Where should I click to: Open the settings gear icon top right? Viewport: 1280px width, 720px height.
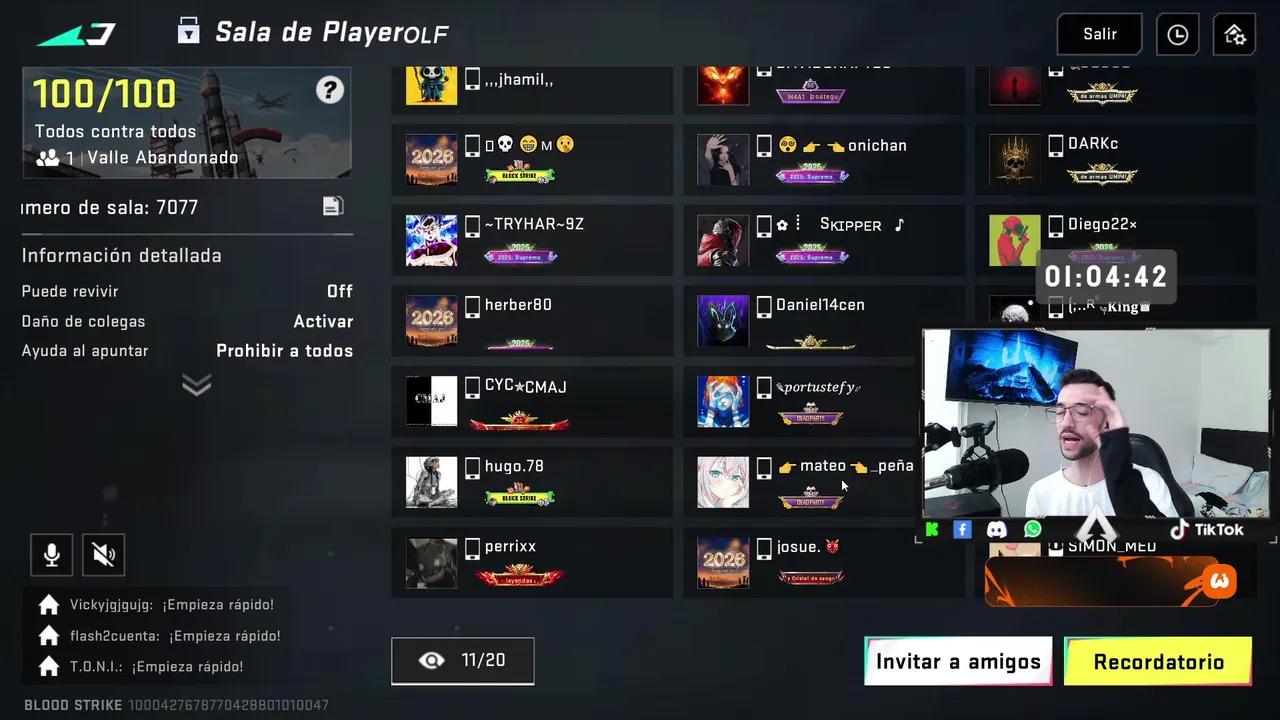tap(1233, 33)
